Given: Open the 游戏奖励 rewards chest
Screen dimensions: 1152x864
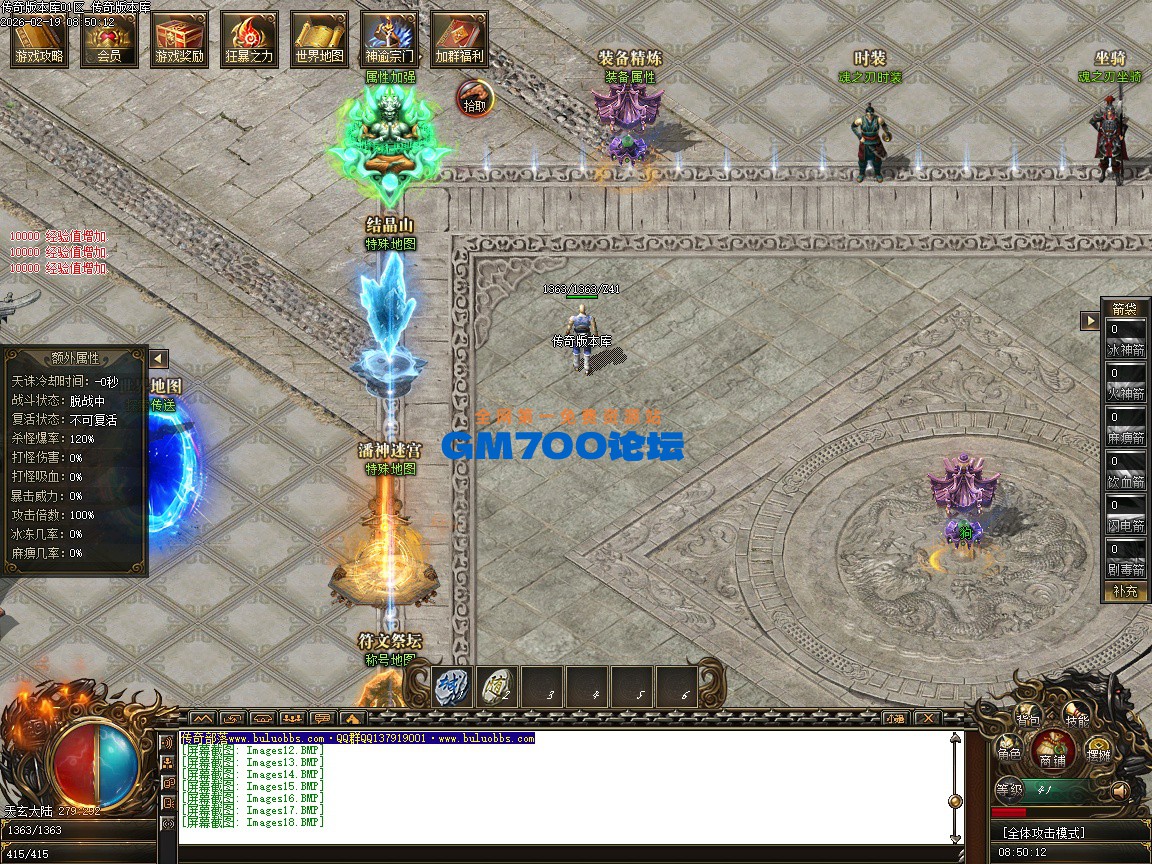Looking at the screenshot, I should [x=180, y=40].
